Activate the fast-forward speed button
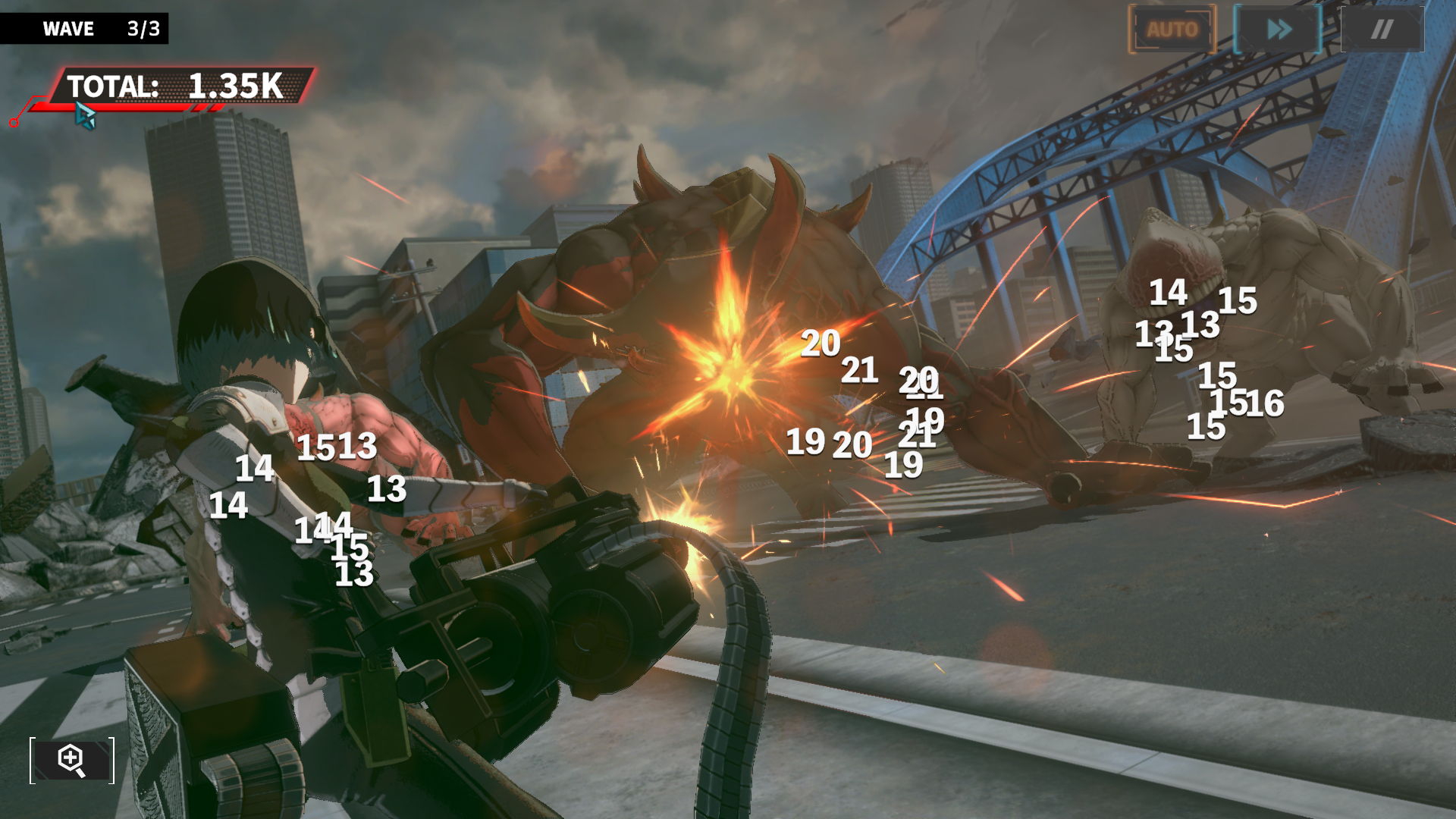 1279,30
